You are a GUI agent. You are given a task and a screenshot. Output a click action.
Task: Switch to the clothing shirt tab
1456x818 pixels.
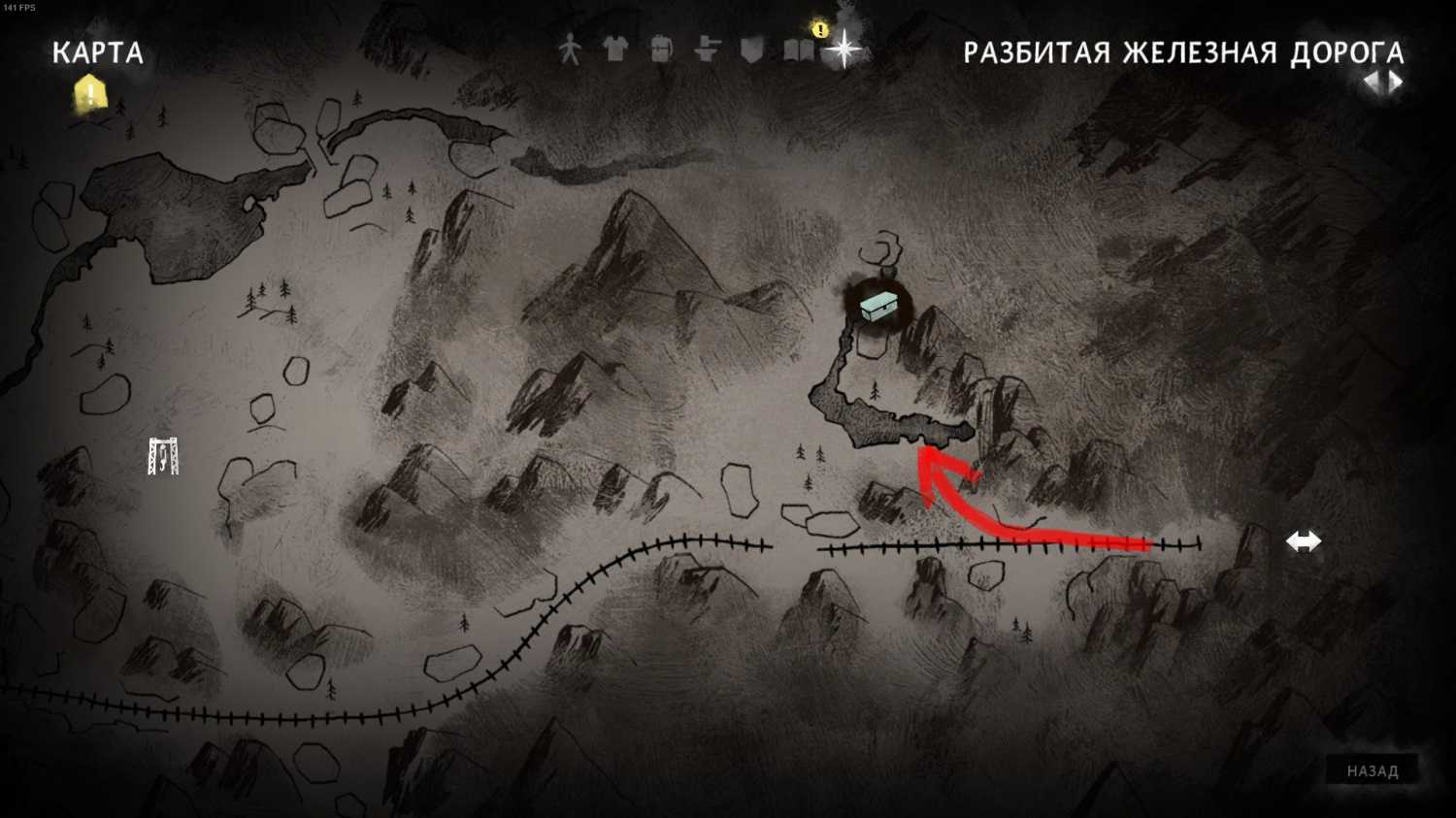point(615,49)
